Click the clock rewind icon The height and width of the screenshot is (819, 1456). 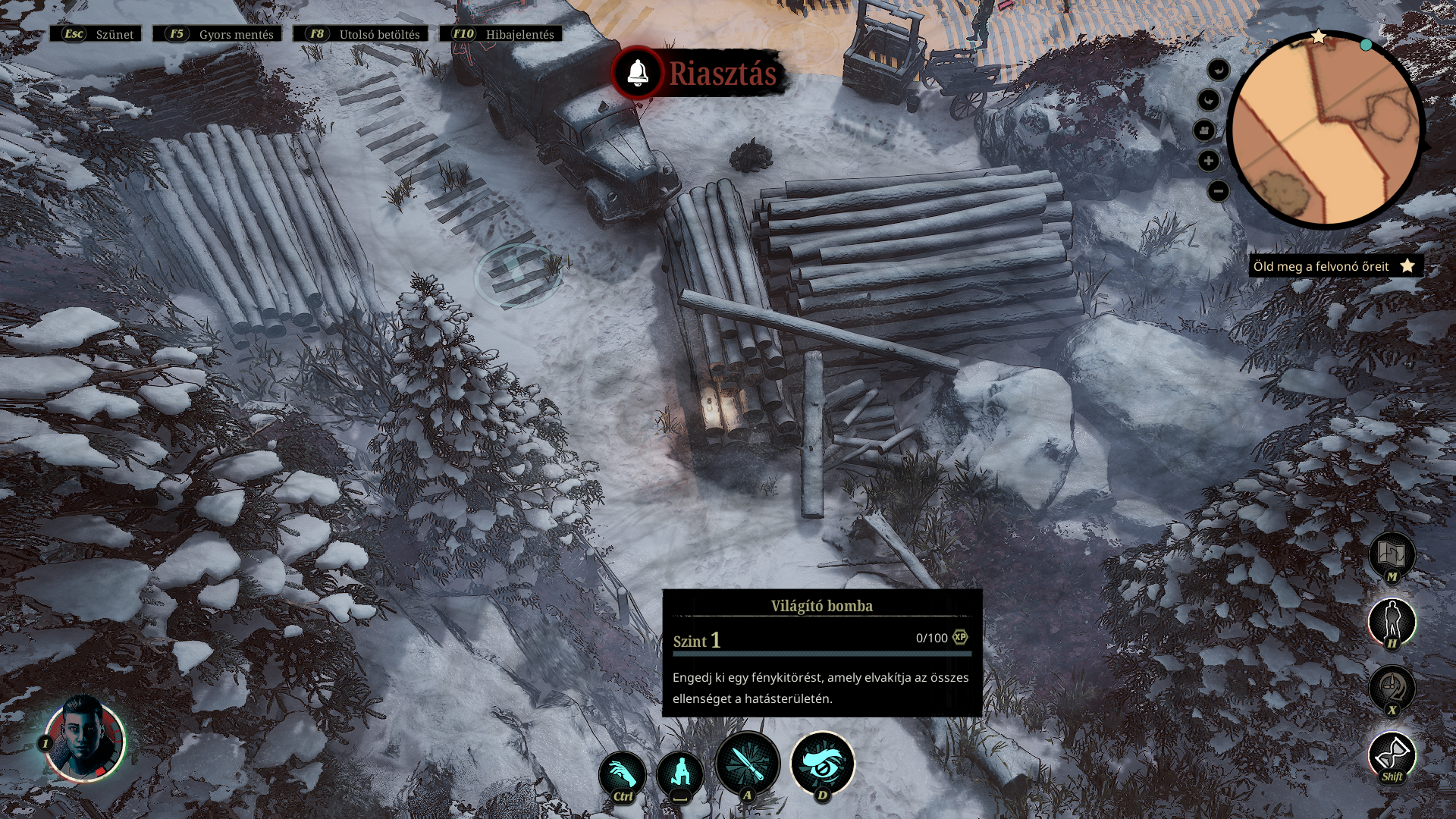[1392, 687]
